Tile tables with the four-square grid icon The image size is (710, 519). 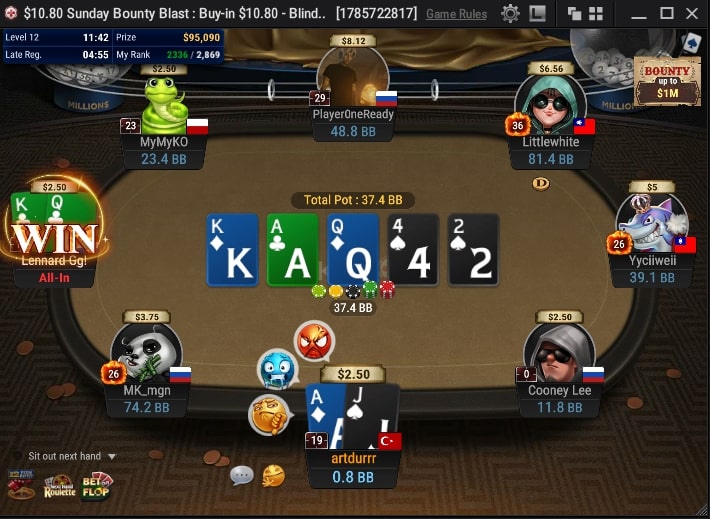click(x=596, y=14)
